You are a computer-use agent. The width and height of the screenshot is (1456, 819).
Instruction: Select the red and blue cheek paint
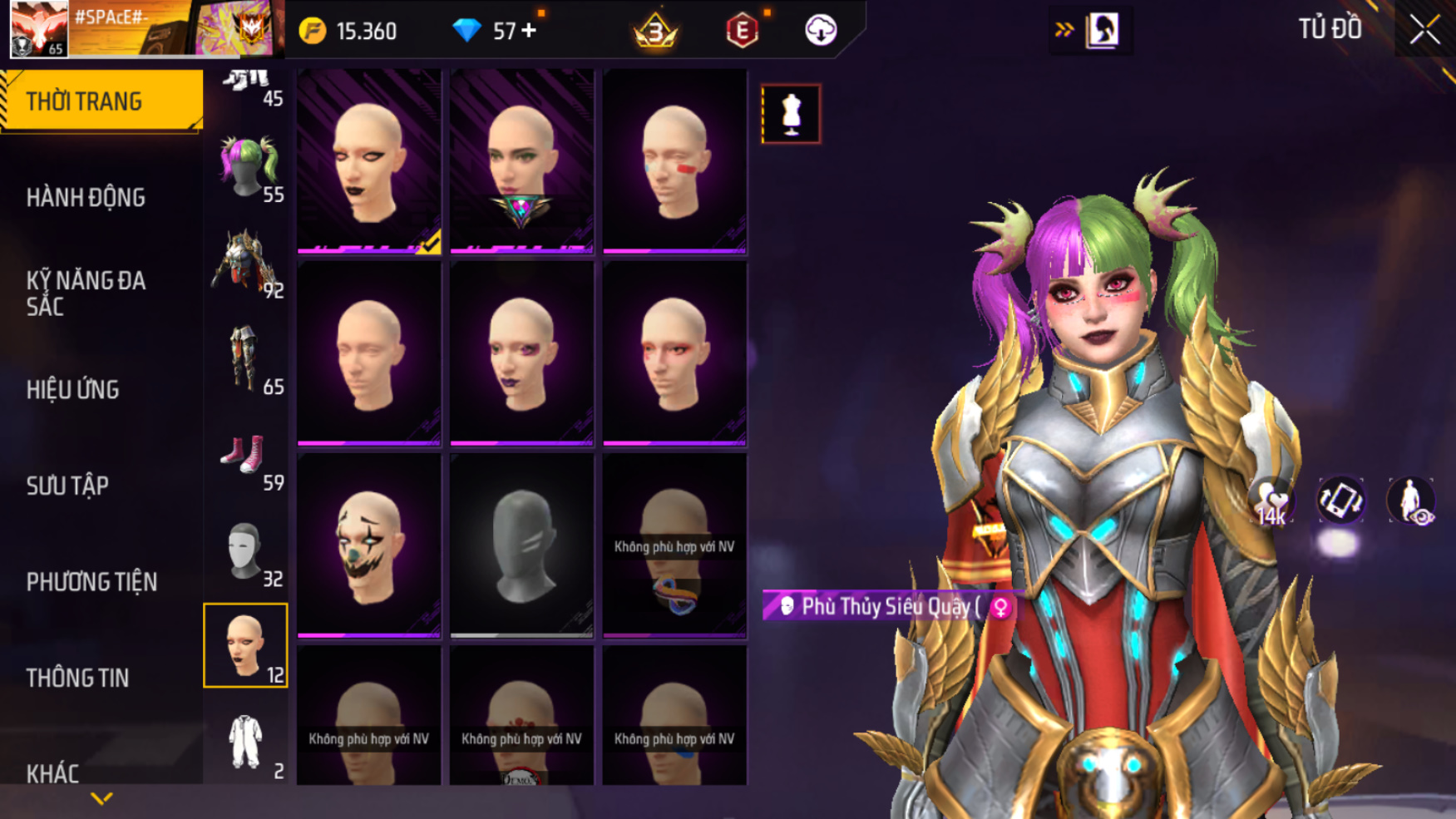tap(674, 161)
